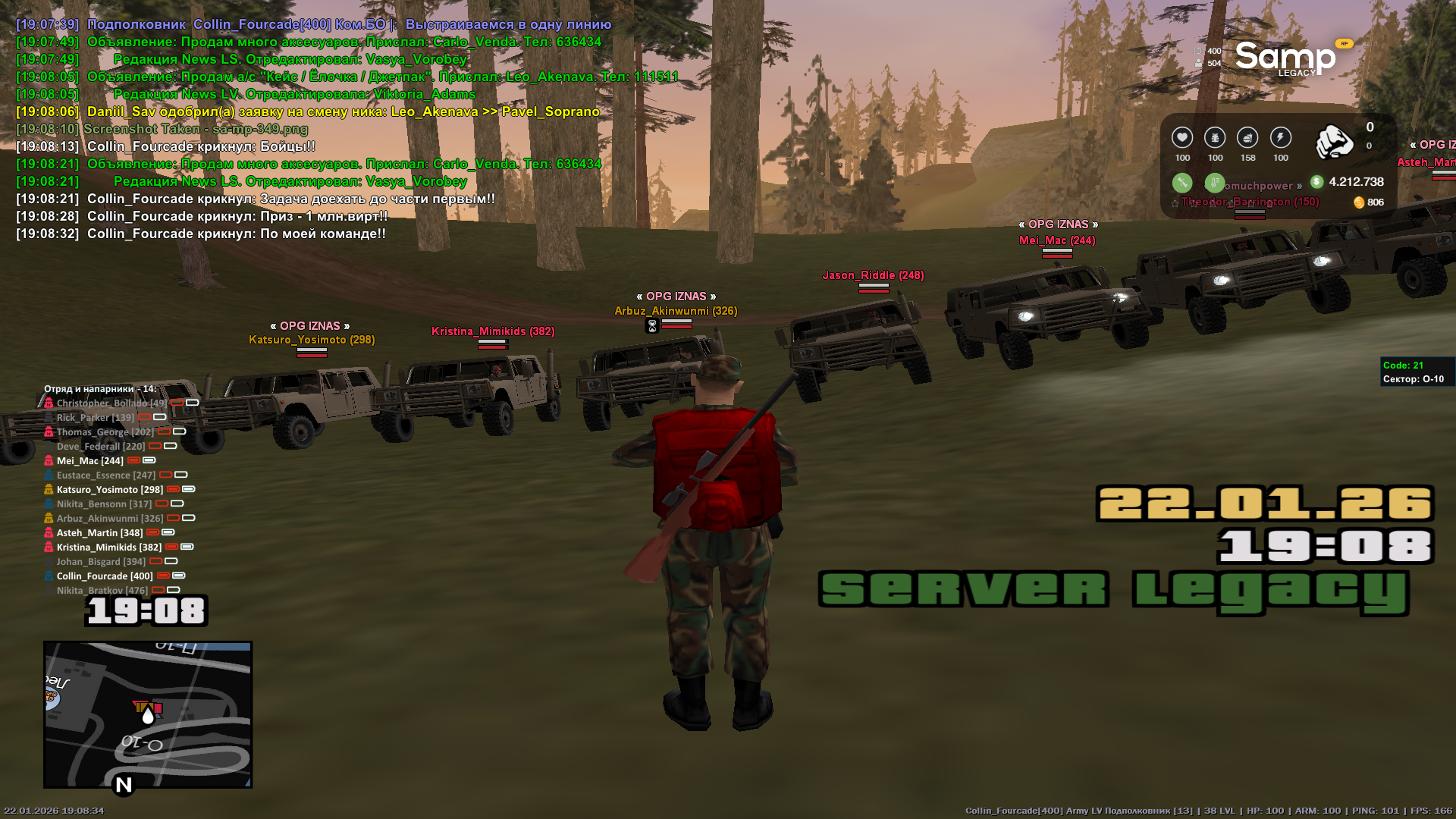Image resolution: width=1456 pixels, height=819 pixels.
Task: Select the fist weapon icon
Action: (1334, 142)
